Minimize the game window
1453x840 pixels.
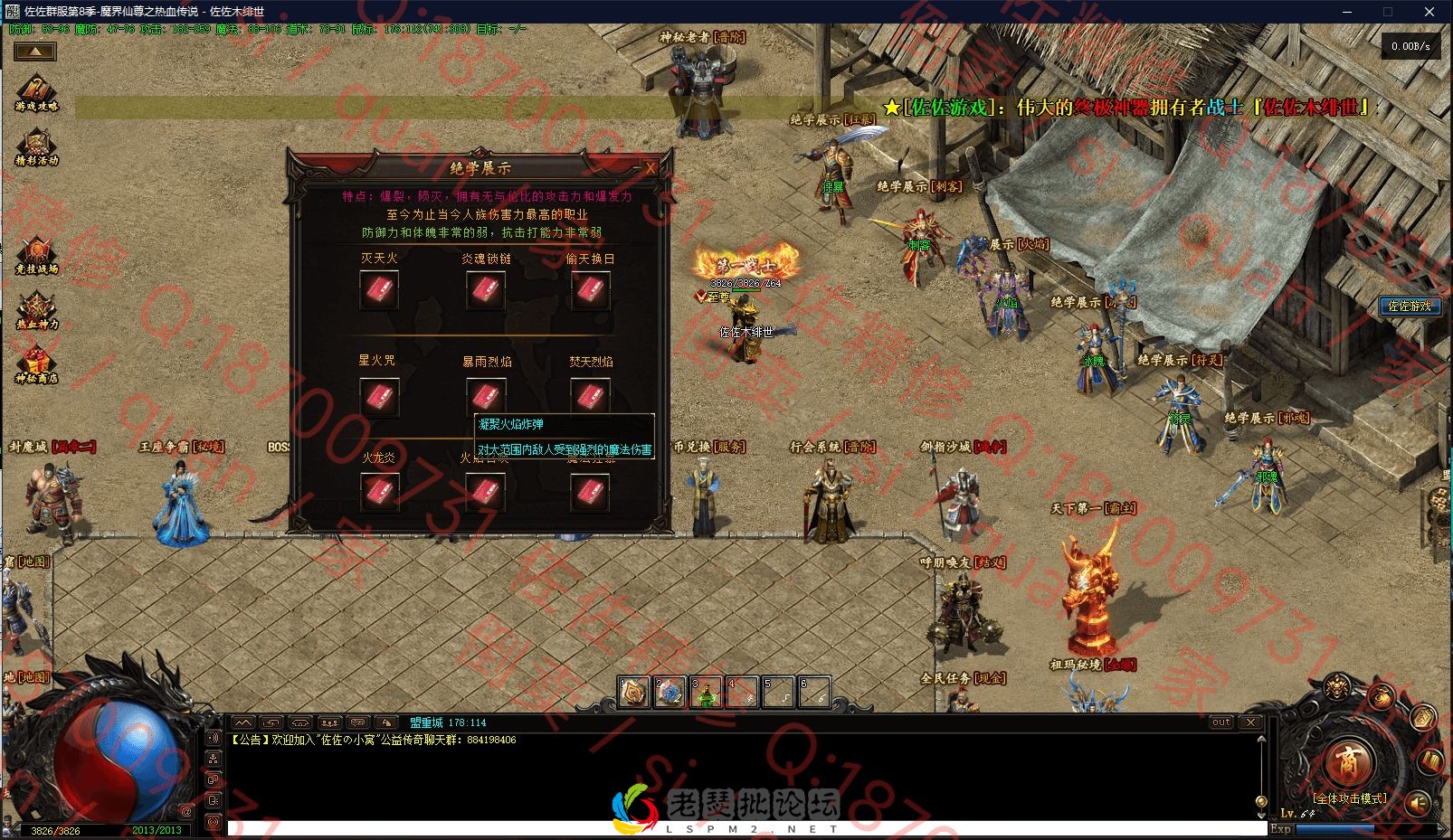(x=1347, y=12)
